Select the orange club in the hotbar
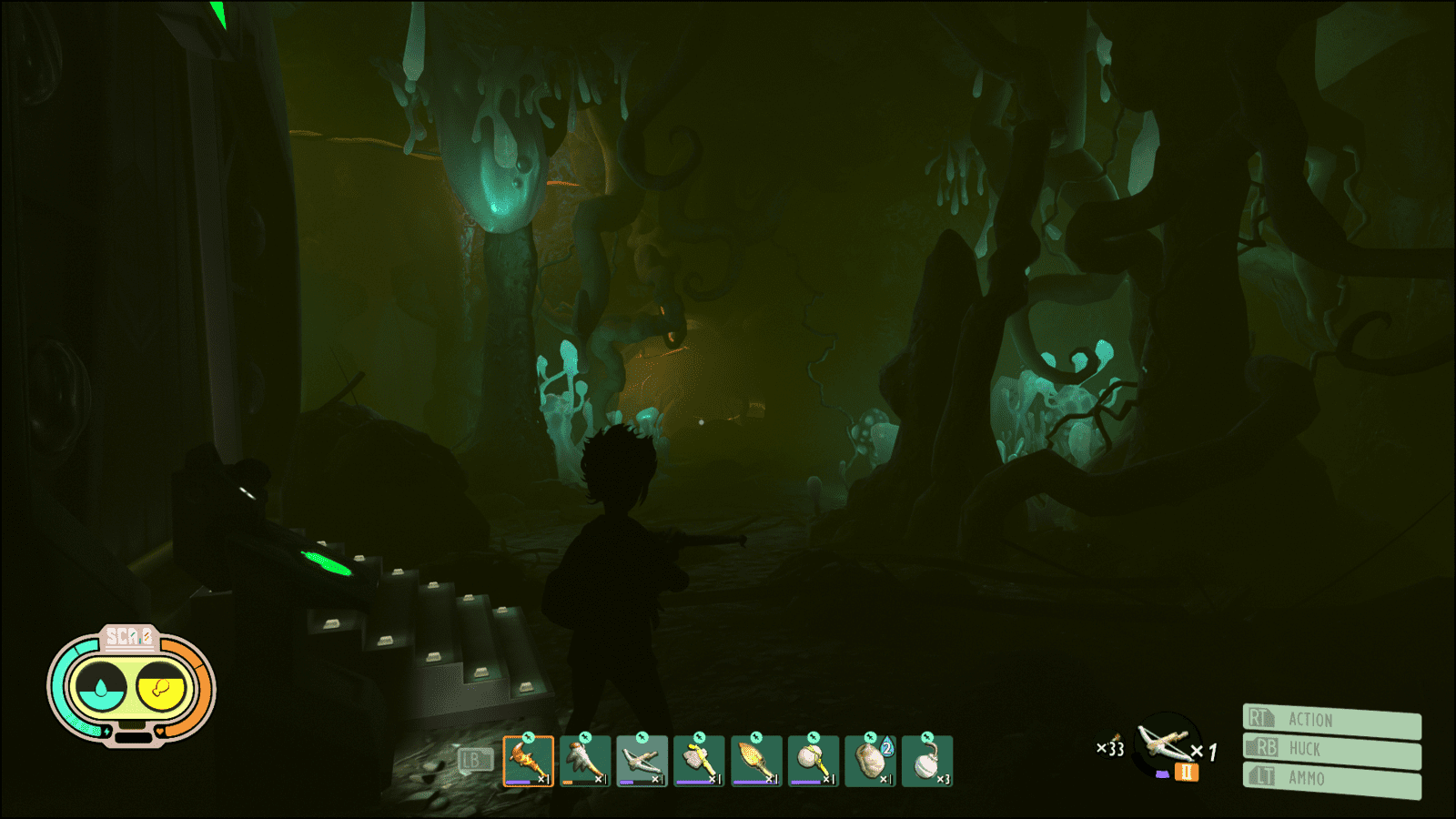The width and height of the screenshot is (1456, 819). click(528, 761)
